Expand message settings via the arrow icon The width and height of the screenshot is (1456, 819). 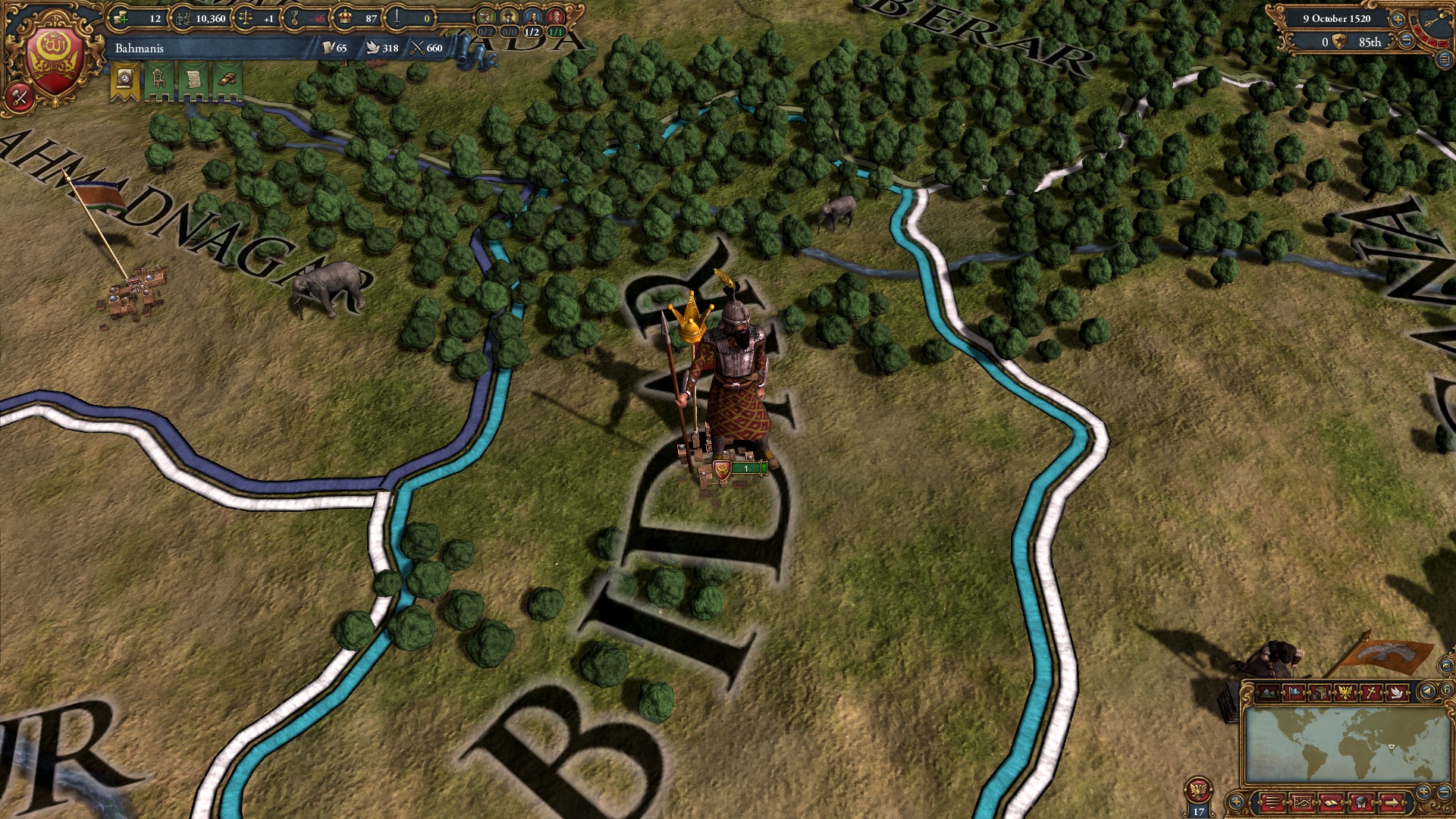[1393, 802]
